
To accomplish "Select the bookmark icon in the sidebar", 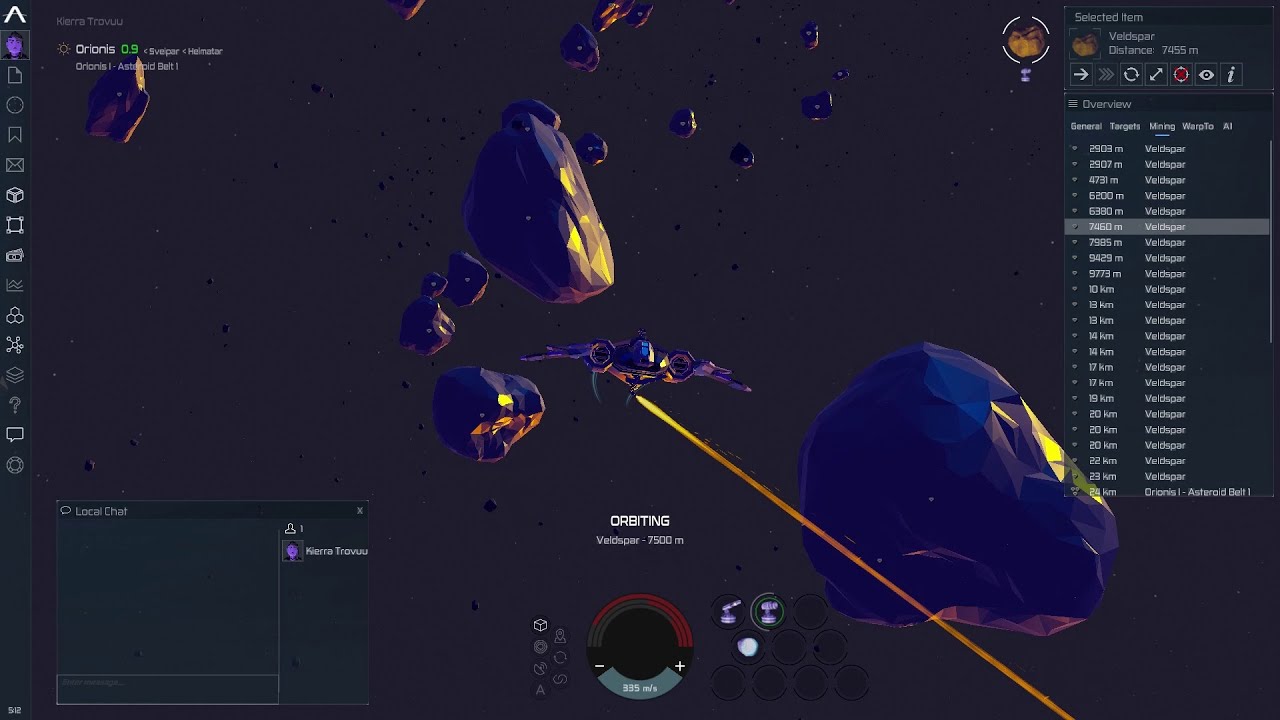I will coord(14,135).
